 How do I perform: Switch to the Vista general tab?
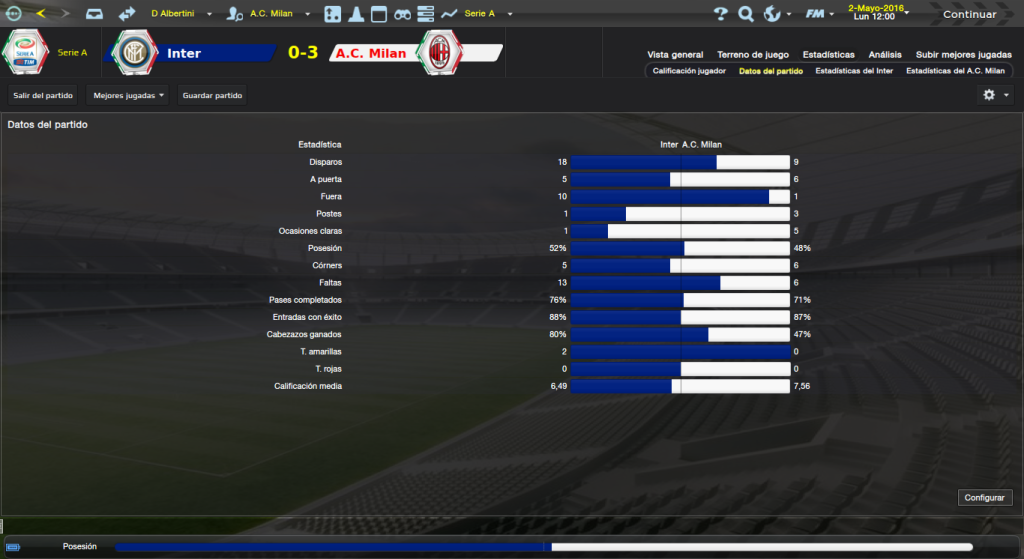pos(675,55)
